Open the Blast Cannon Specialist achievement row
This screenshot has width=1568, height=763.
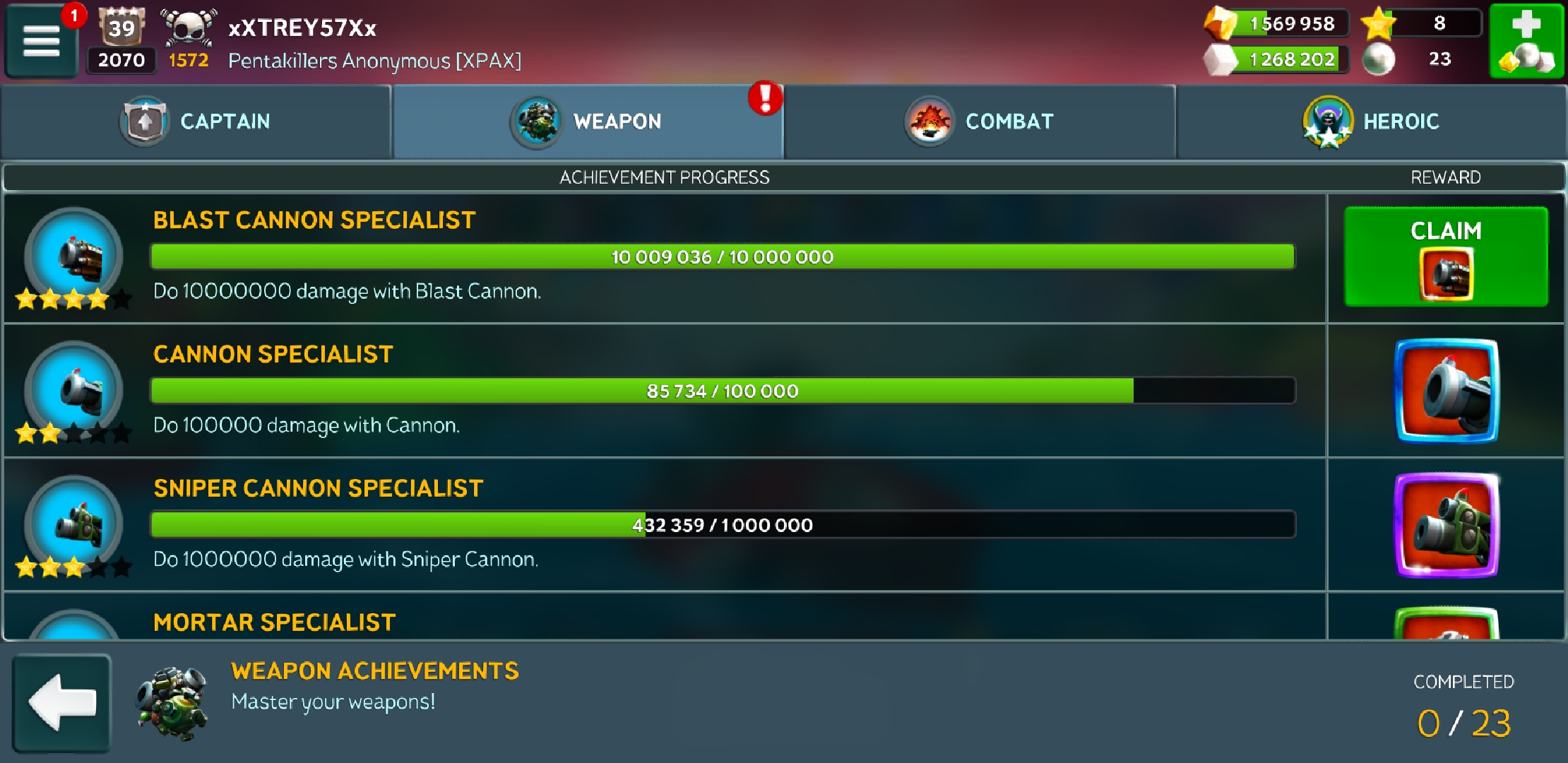[x=664, y=258]
